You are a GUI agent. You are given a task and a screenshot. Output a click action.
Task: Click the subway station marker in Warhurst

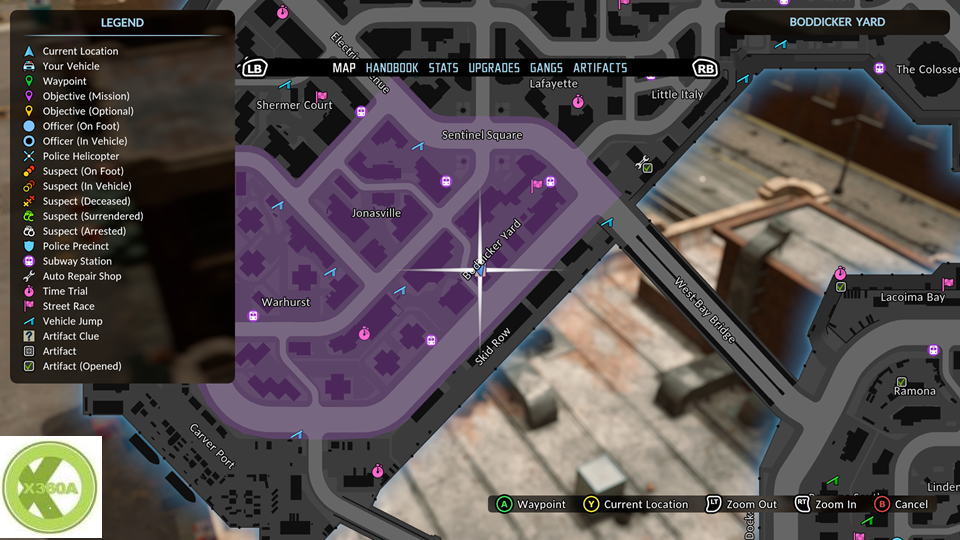click(x=253, y=316)
